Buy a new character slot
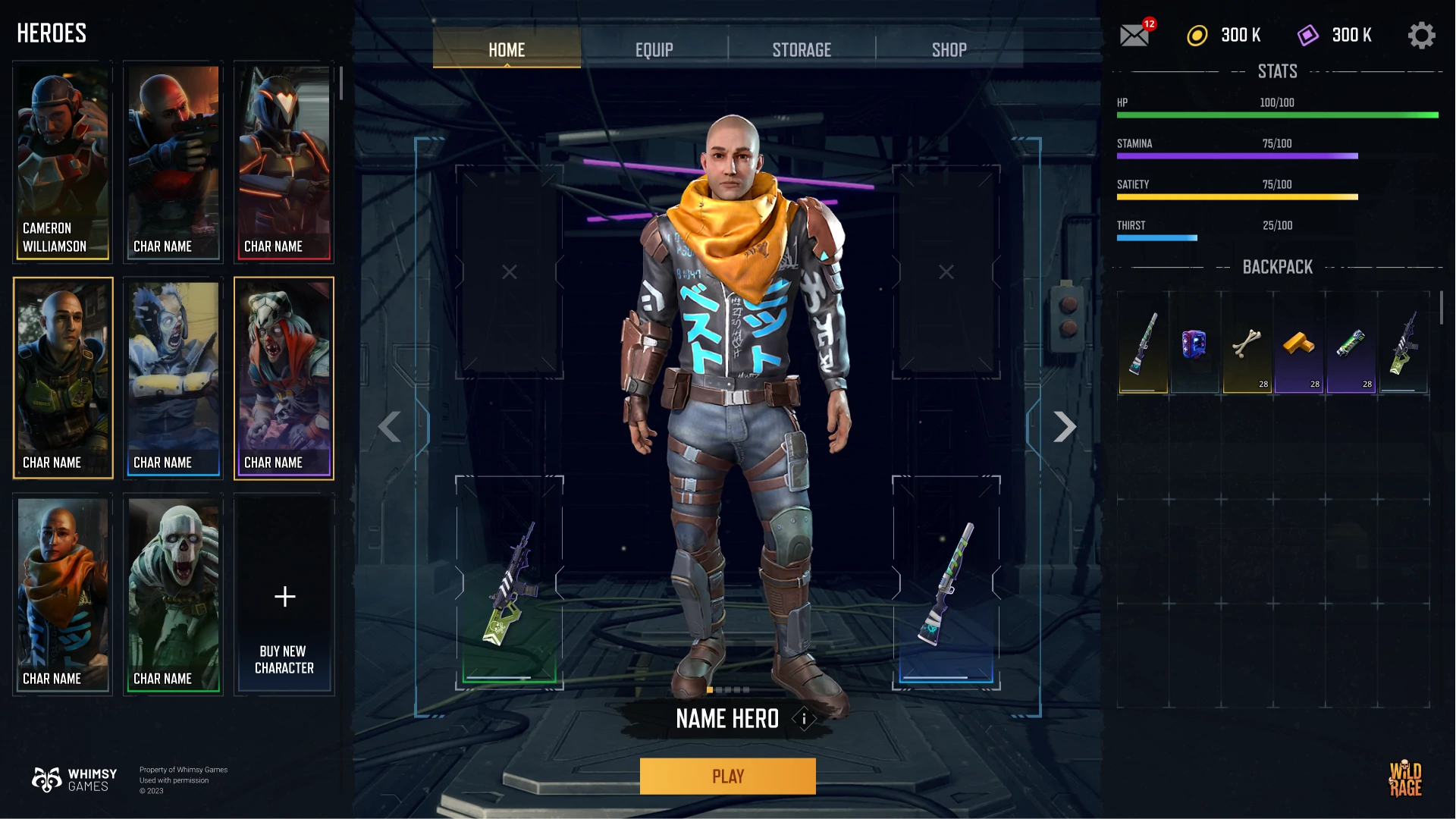The image size is (1456, 819). (x=284, y=595)
